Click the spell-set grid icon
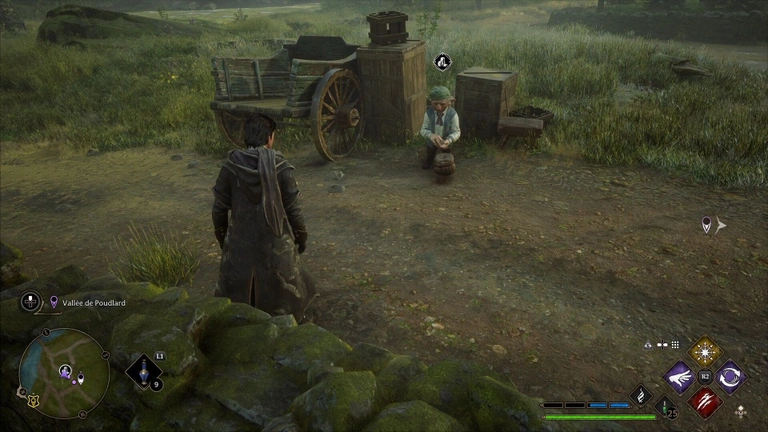This screenshot has height=432, width=768. pyautogui.click(x=675, y=345)
